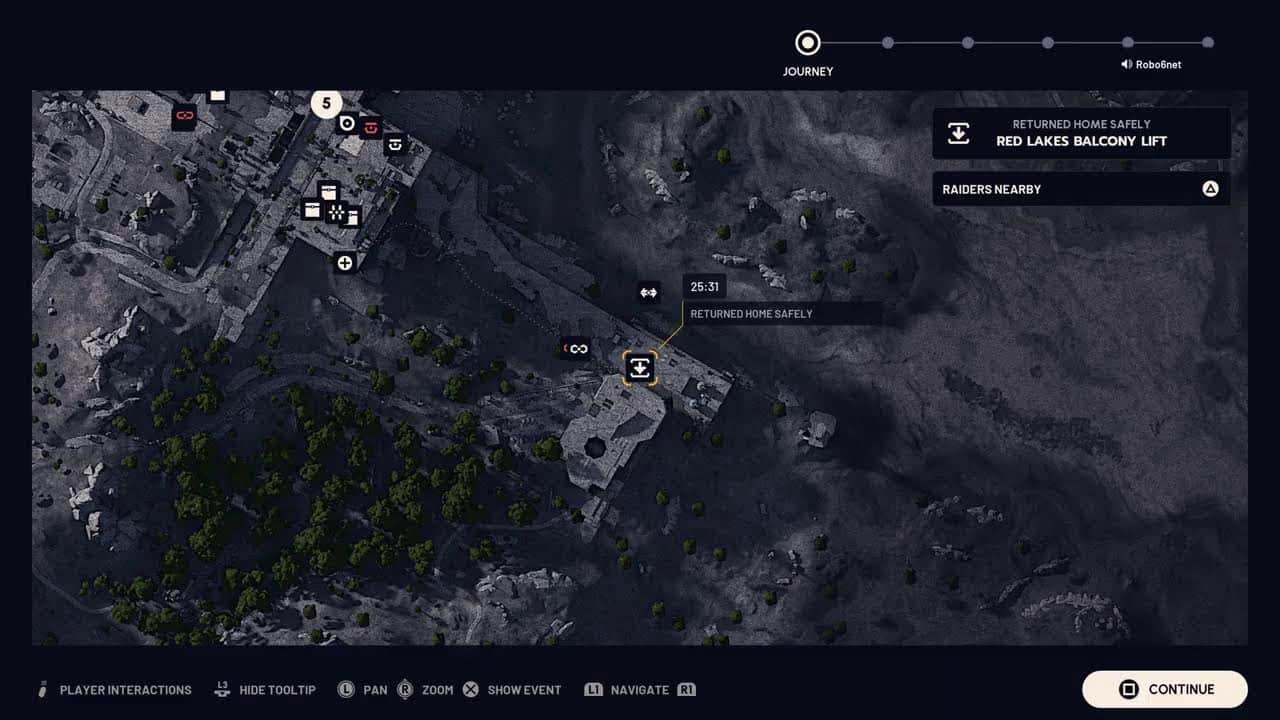1280x720 pixels.
Task: Click the 25:31 timestamp tooltip
Action: (705, 287)
